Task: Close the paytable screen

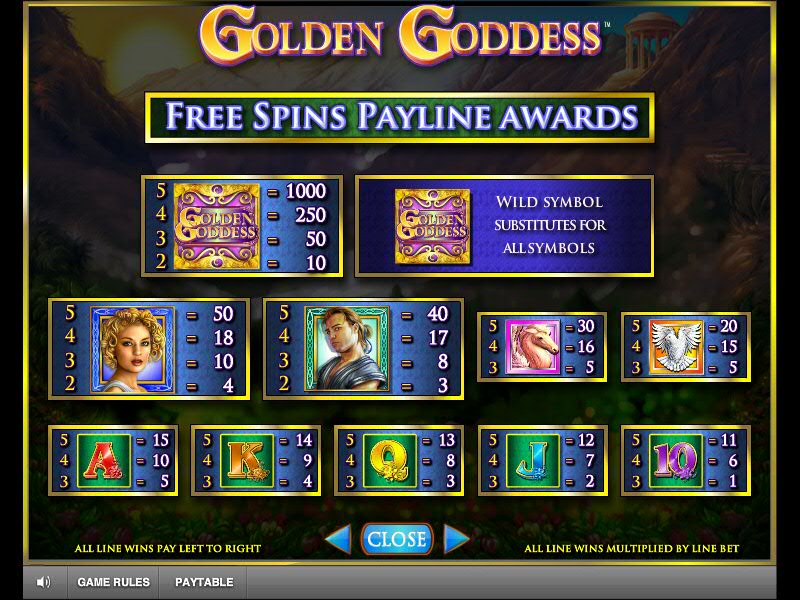Action: coord(397,539)
